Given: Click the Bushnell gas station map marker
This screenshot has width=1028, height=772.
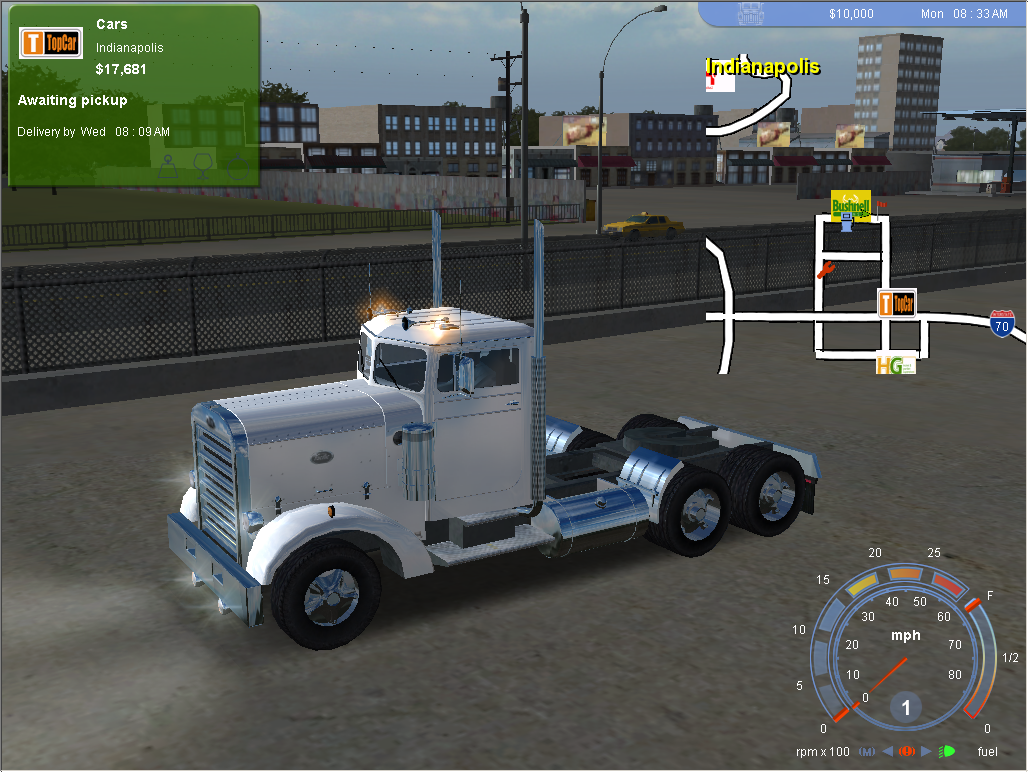Looking at the screenshot, I should 850,207.
